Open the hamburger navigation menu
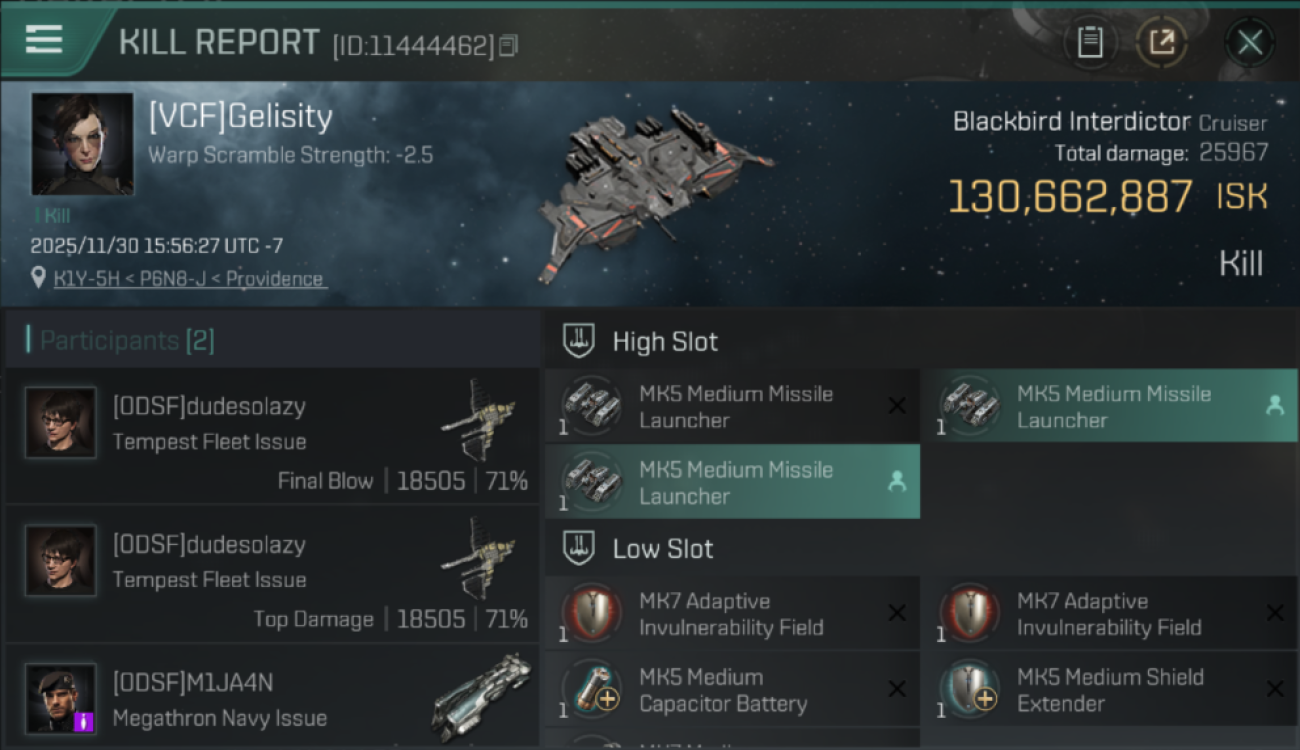The height and width of the screenshot is (750, 1300). pyautogui.click(x=42, y=41)
